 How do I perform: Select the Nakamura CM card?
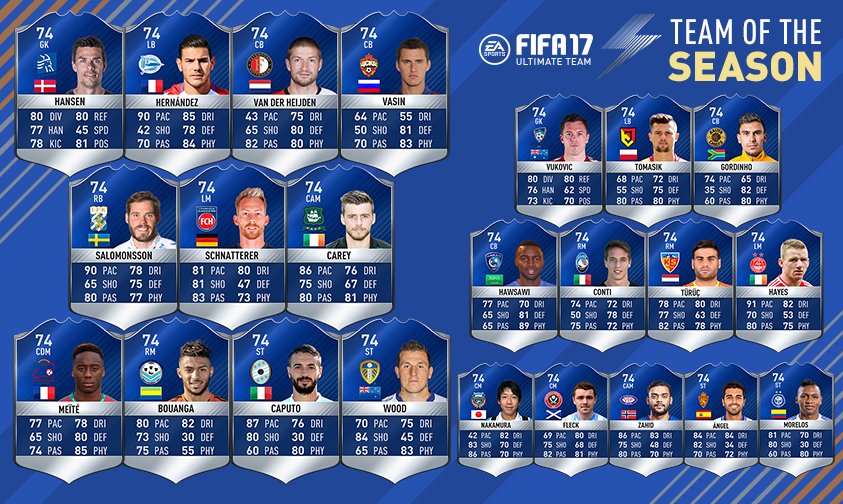coord(494,415)
